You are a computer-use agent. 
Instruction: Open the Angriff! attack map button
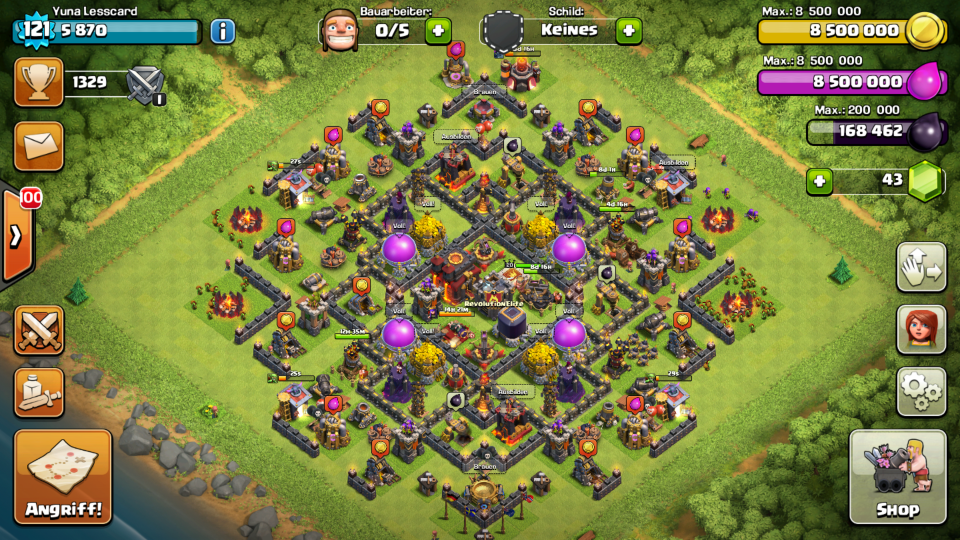point(62,477)
